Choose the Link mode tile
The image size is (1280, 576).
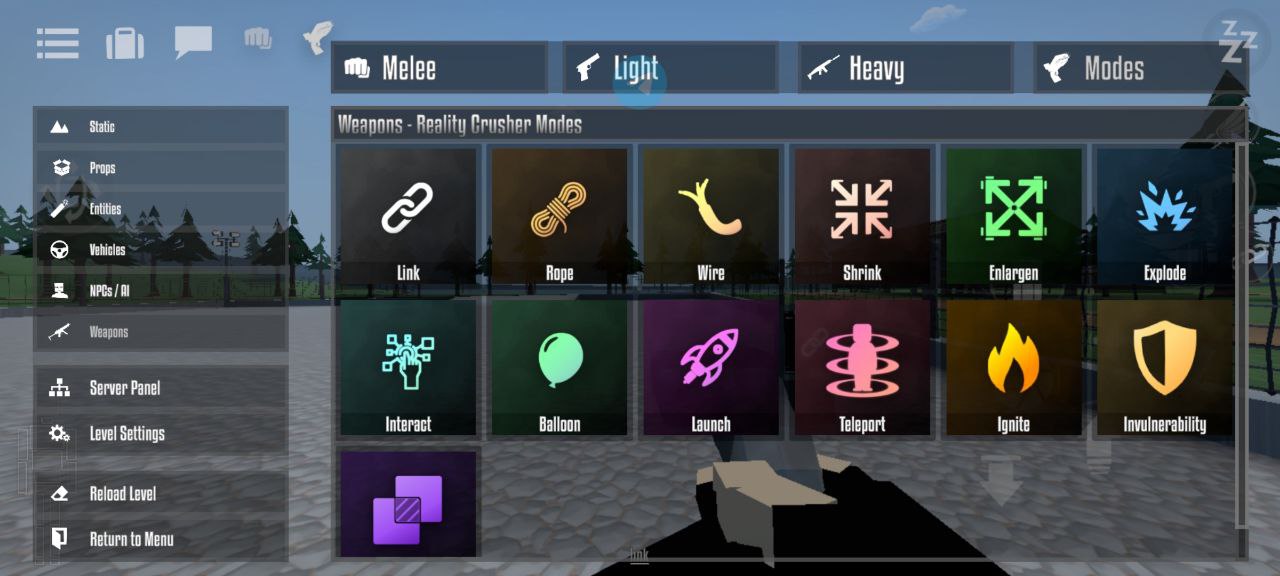(x=408, y=215)
